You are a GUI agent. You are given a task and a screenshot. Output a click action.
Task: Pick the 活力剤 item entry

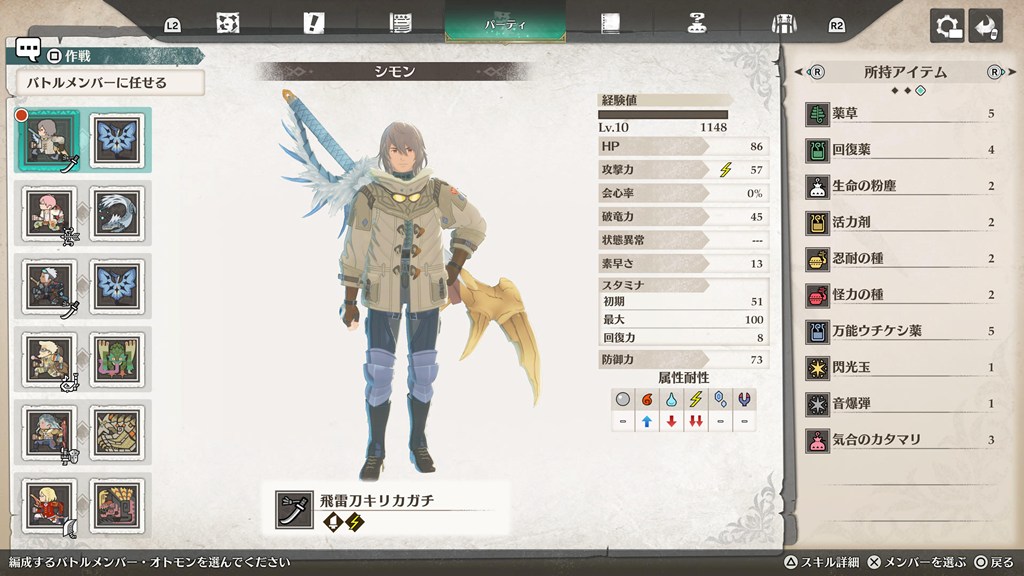[x=900, y=222]
